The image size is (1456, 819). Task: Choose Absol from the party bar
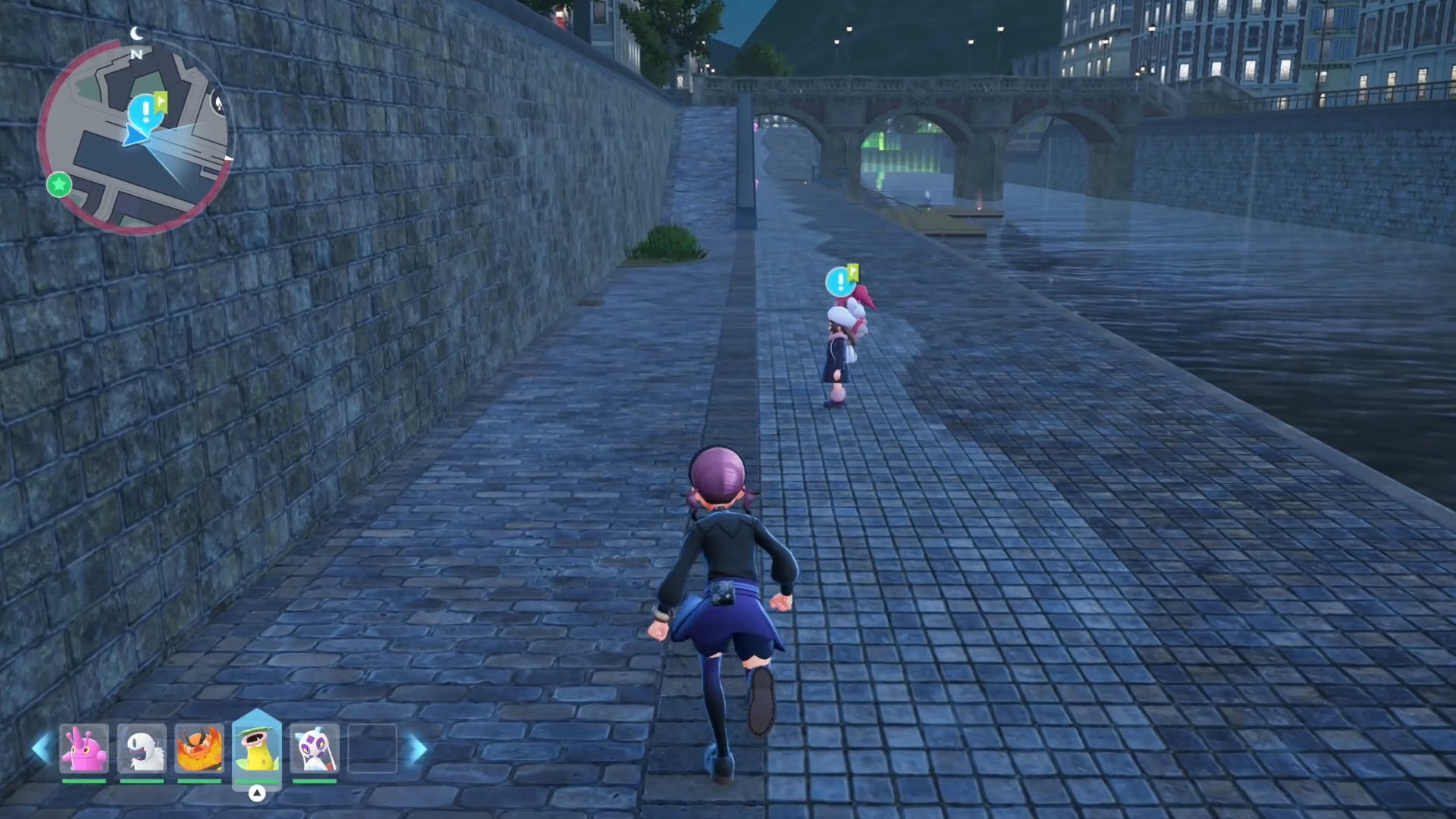[x=142, y=748]
